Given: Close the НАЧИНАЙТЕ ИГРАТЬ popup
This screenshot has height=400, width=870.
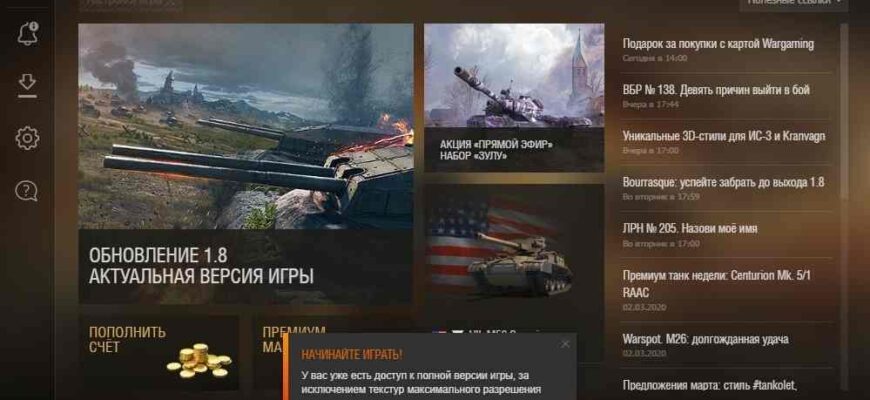Looking at the screenshot, I should pyautogui.click(x=565, y=344).
